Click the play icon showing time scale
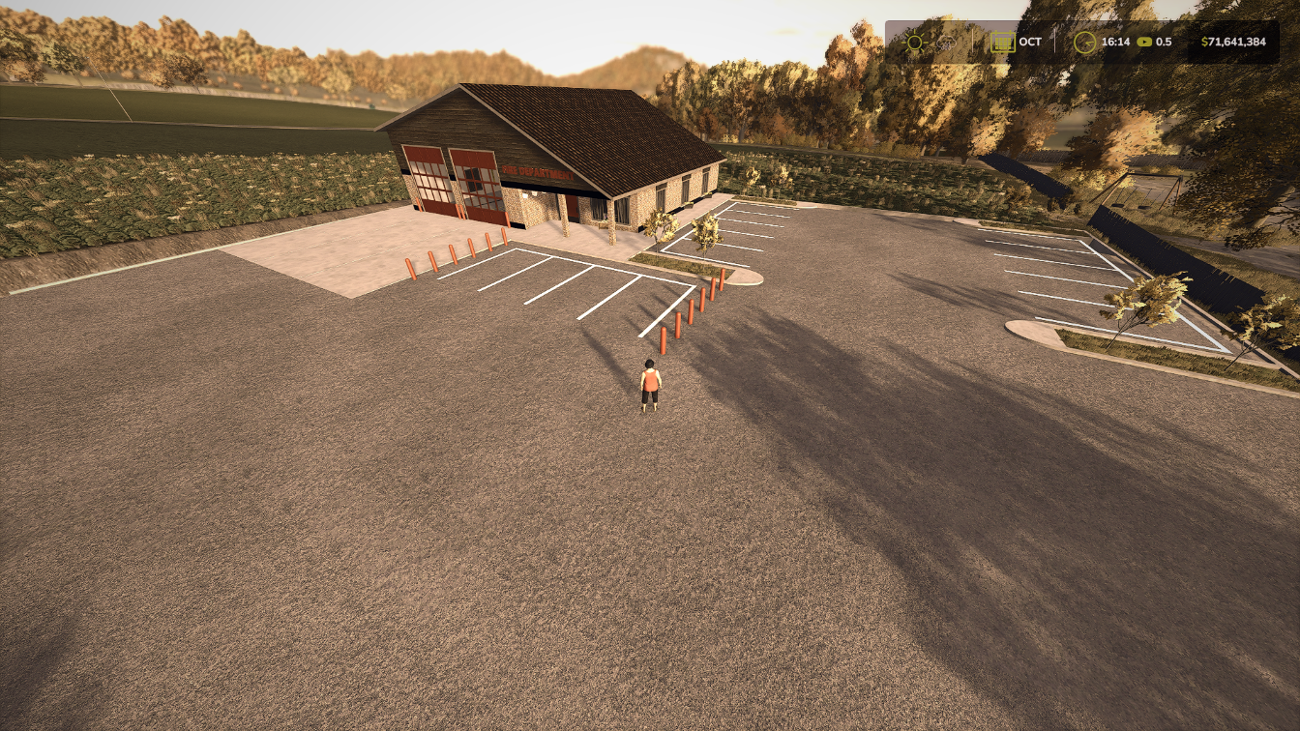Viewport: 1300px width, 731px height. [x=1143, y=42]
